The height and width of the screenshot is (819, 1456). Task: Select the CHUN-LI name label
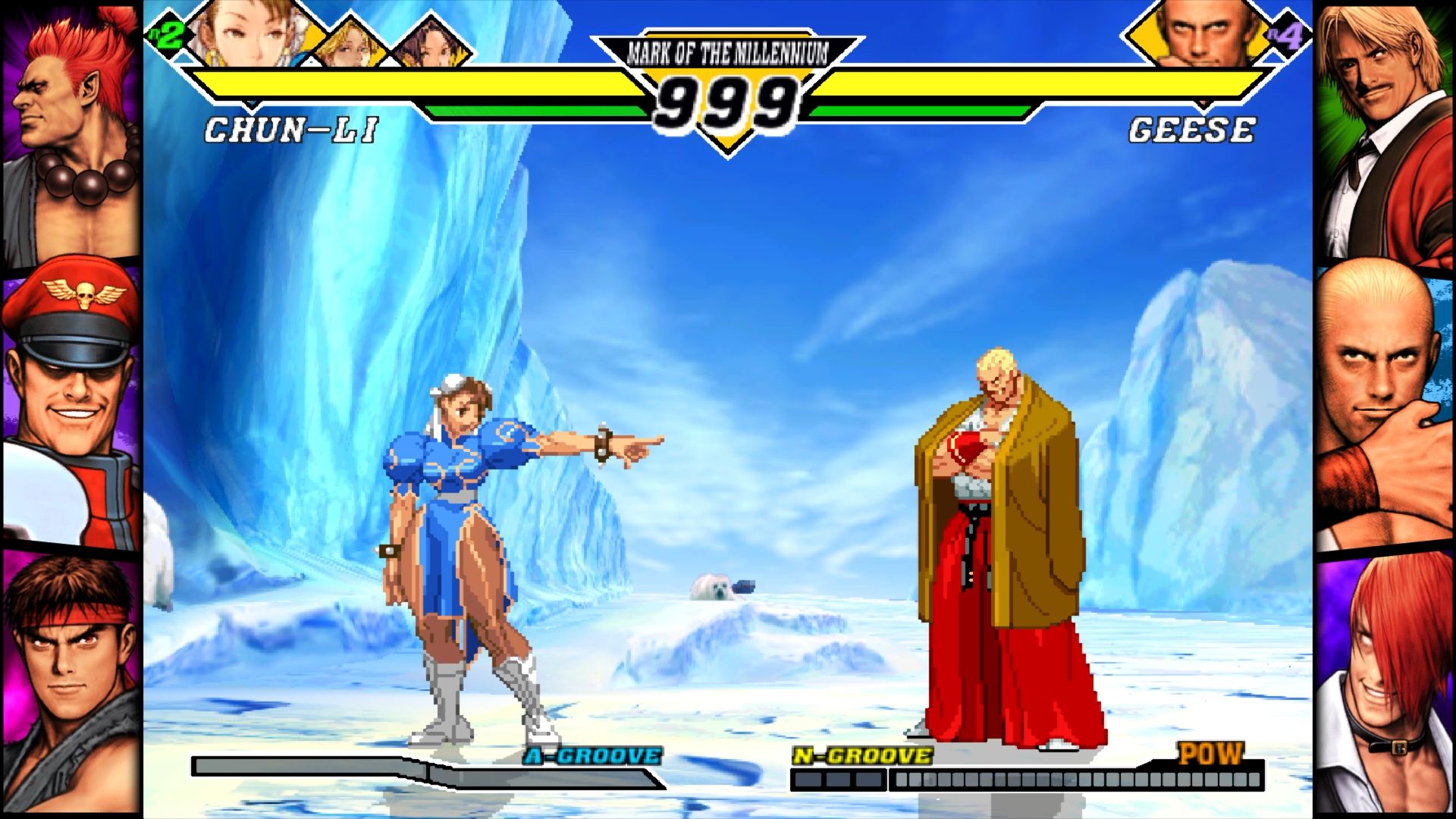292,129
